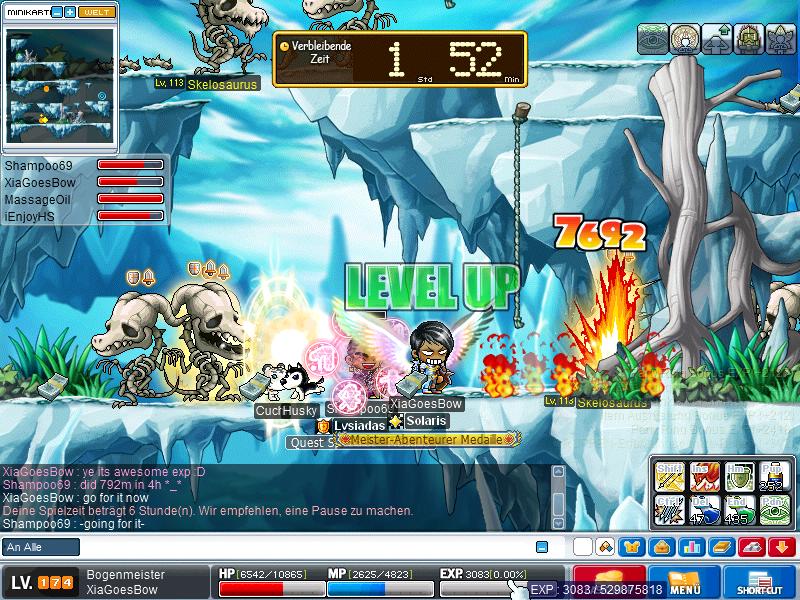Use the green potion in End slot
The image size is (800, 600).
(738, 509)
